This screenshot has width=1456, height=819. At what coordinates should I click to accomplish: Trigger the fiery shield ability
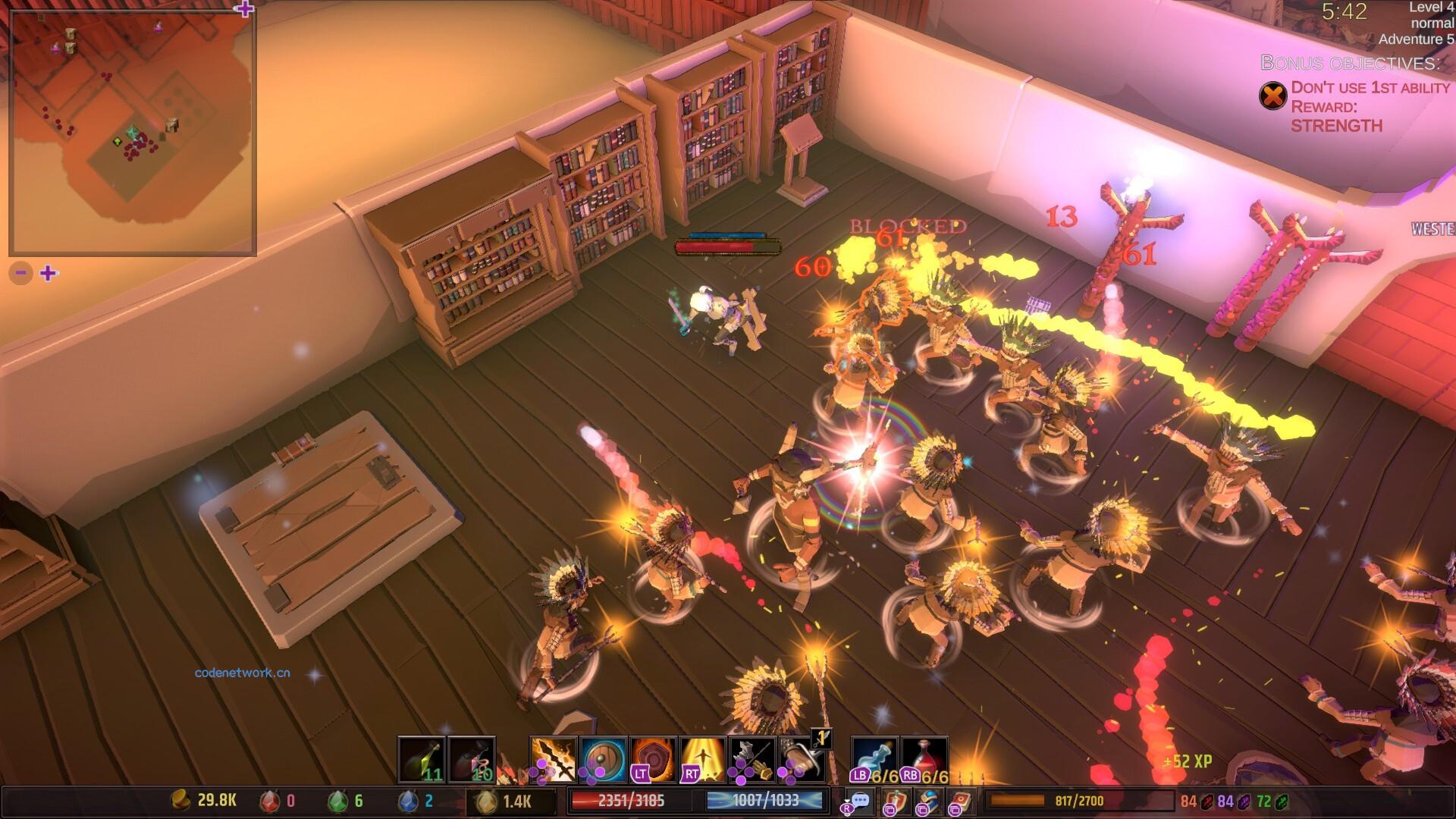coord(654,759)
